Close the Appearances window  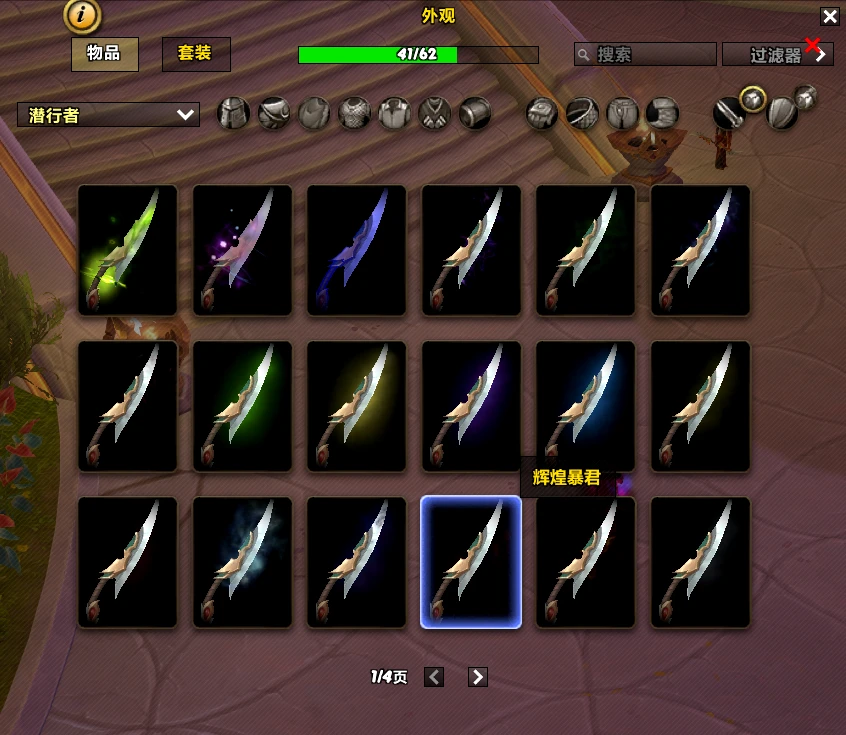[829, 16]
